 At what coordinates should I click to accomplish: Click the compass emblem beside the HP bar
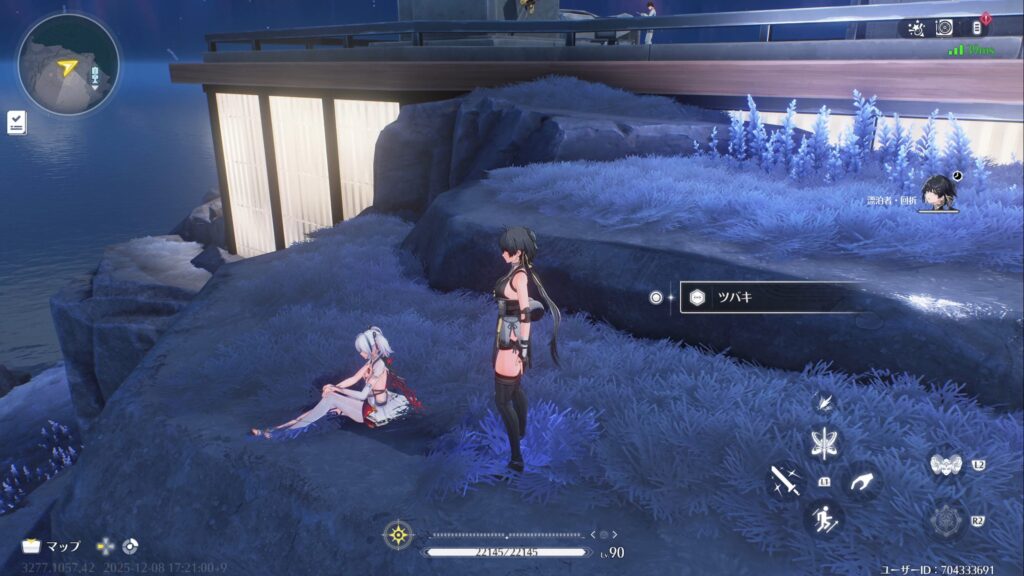(398, 535)
